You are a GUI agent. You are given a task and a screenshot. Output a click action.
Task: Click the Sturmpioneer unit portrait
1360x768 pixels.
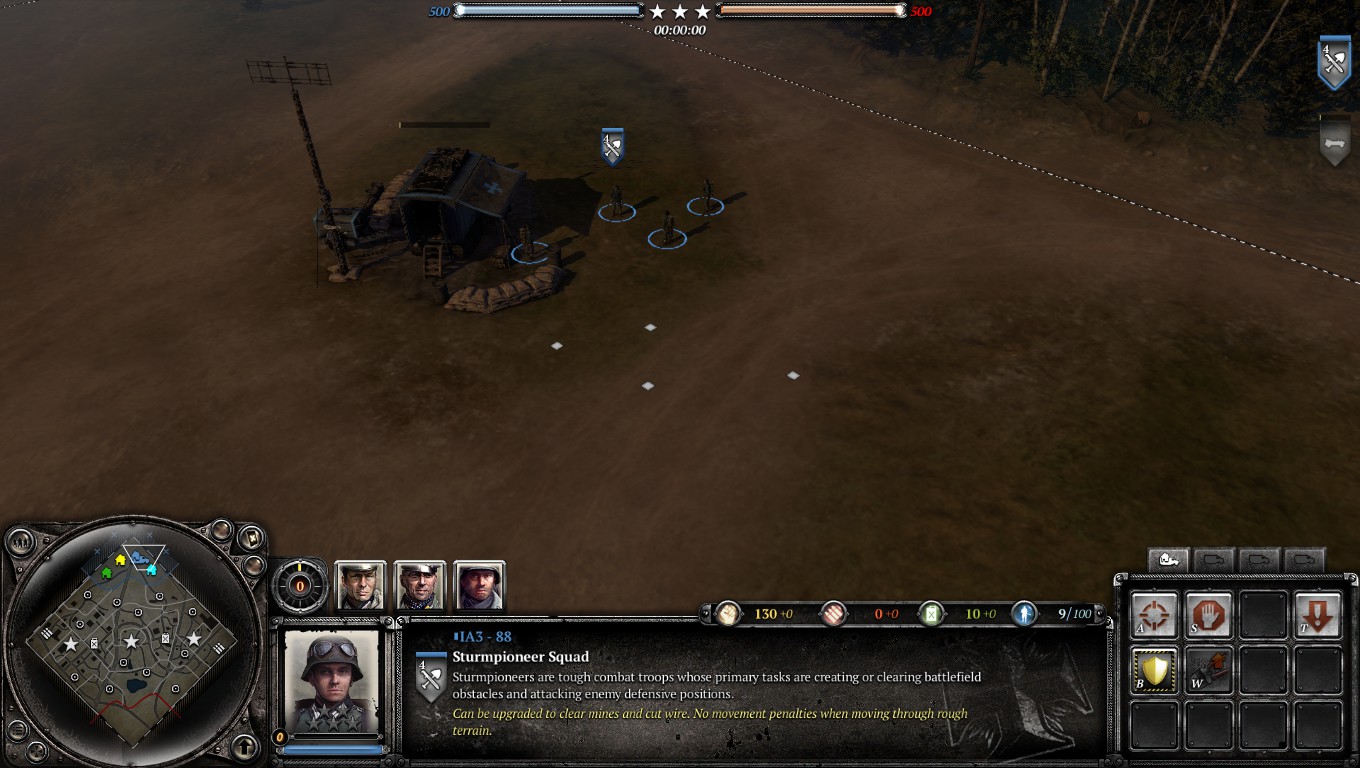[332, 681]
